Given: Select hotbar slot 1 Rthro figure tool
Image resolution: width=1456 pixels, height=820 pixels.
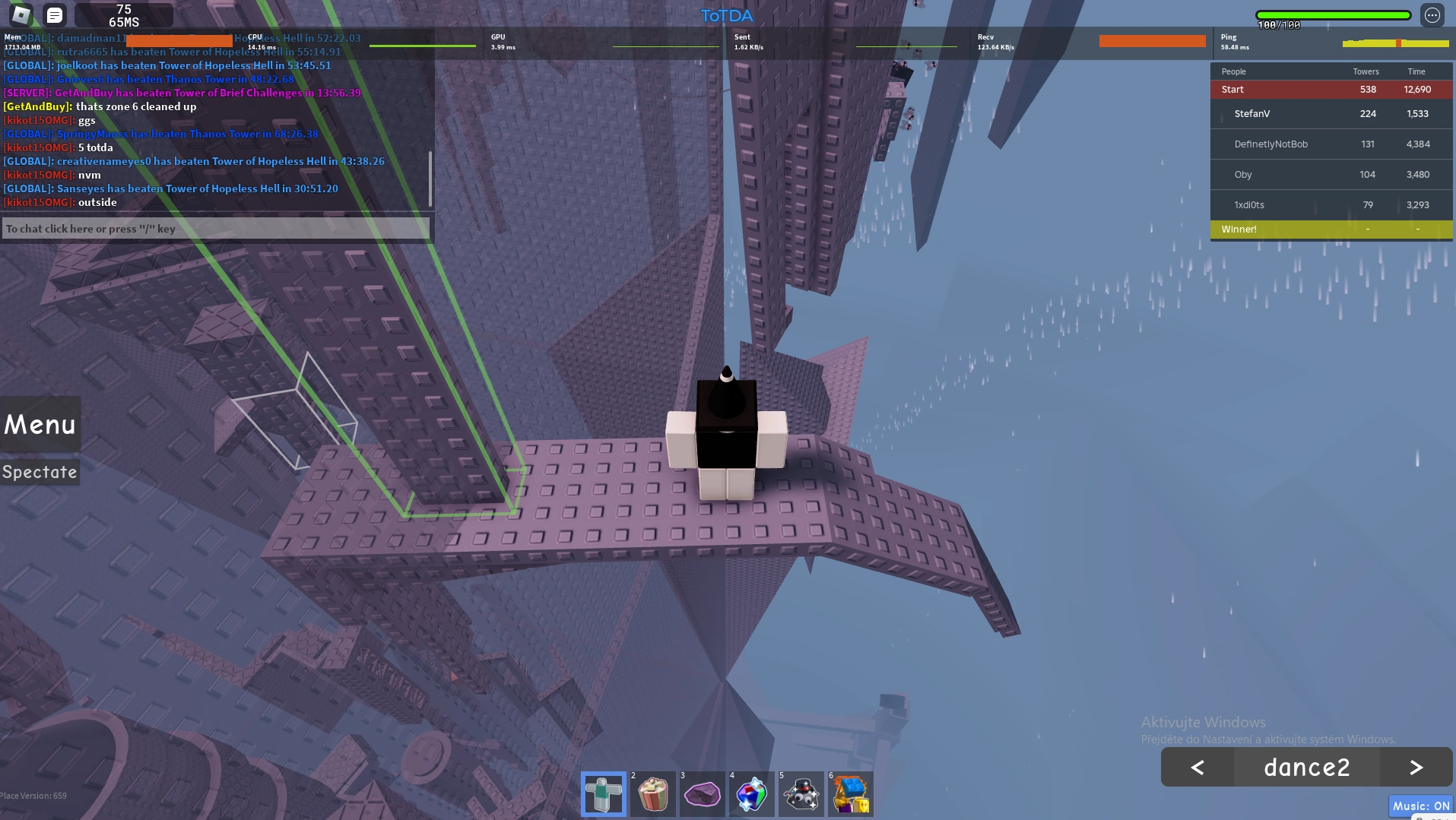Looking at the screenshot, I should point(603,793).
